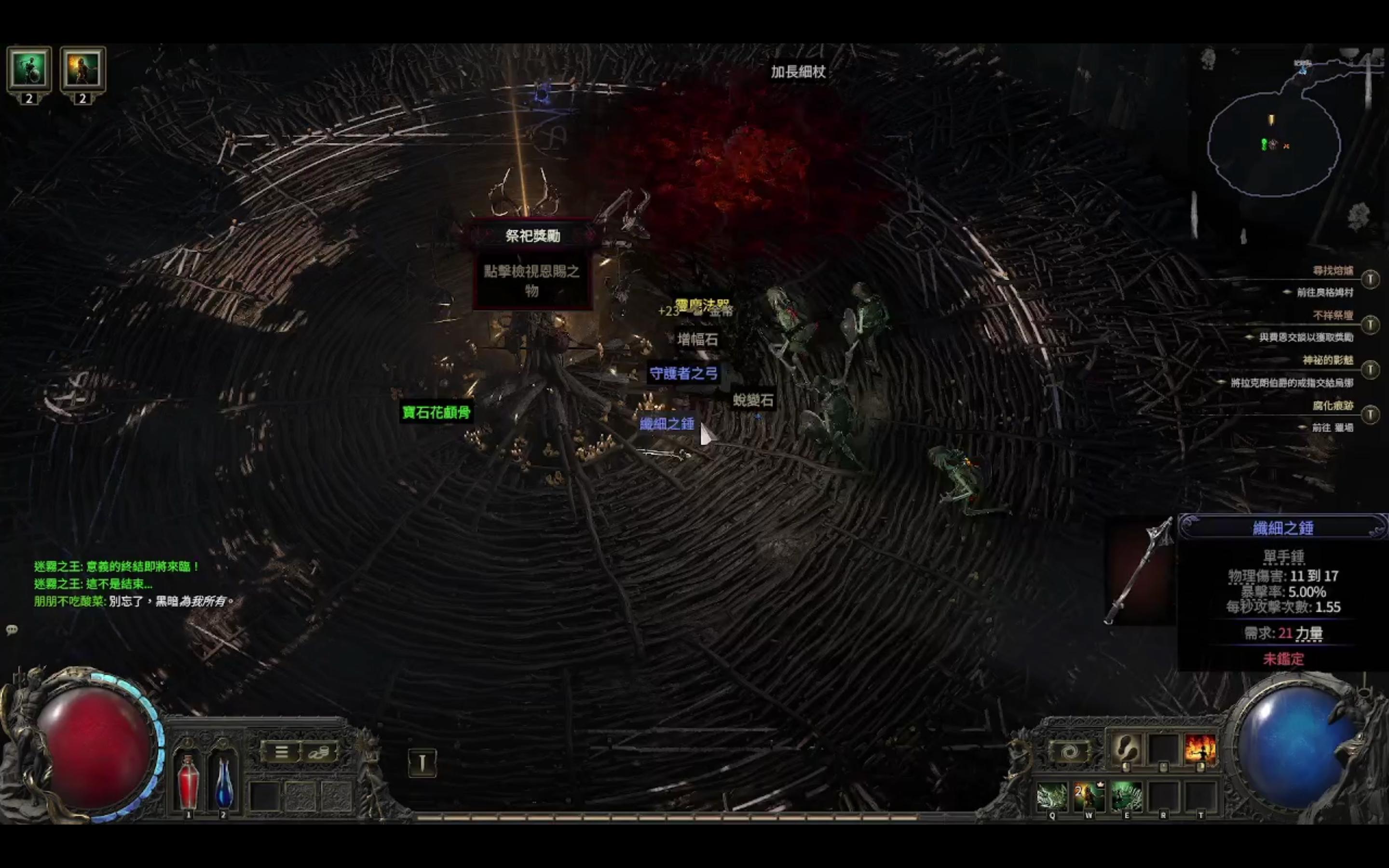The image size is (1389, 868).
Task: Use the blue mana flask
Action: click(x=223, y=783)
